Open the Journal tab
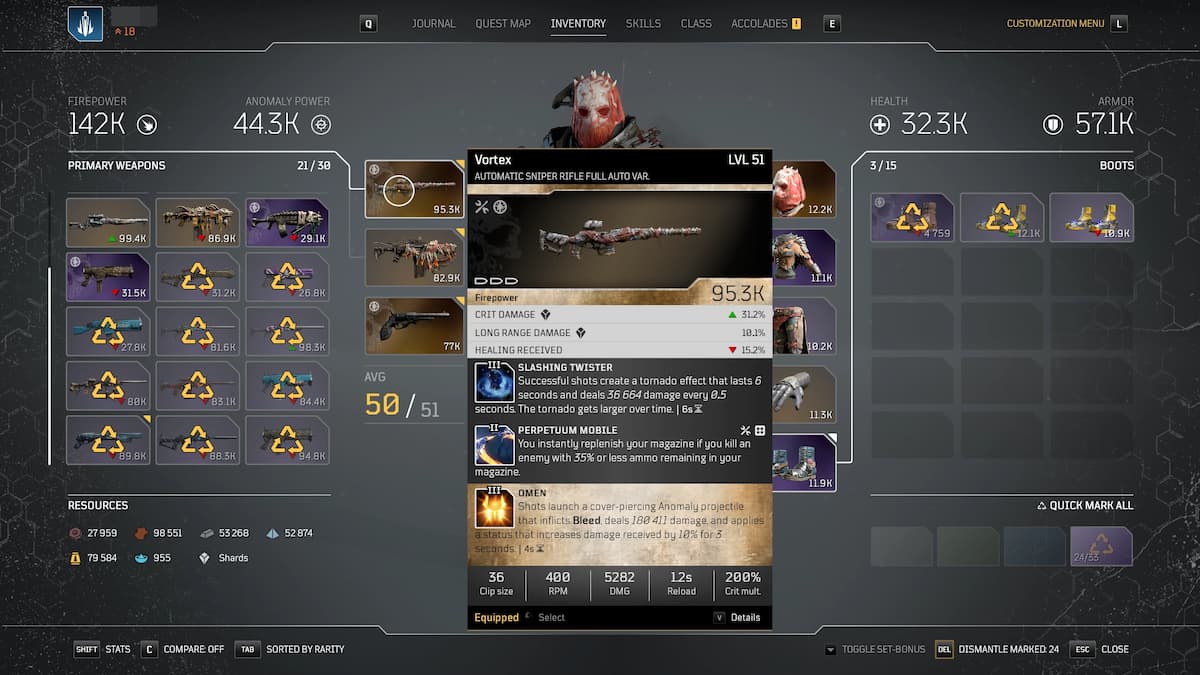 click(x=433, y=23)
